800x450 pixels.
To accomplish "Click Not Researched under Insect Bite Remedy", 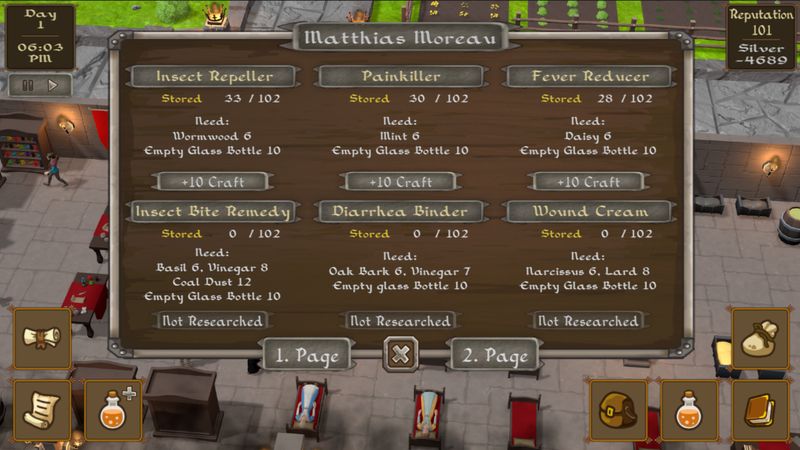I will 211,321.
